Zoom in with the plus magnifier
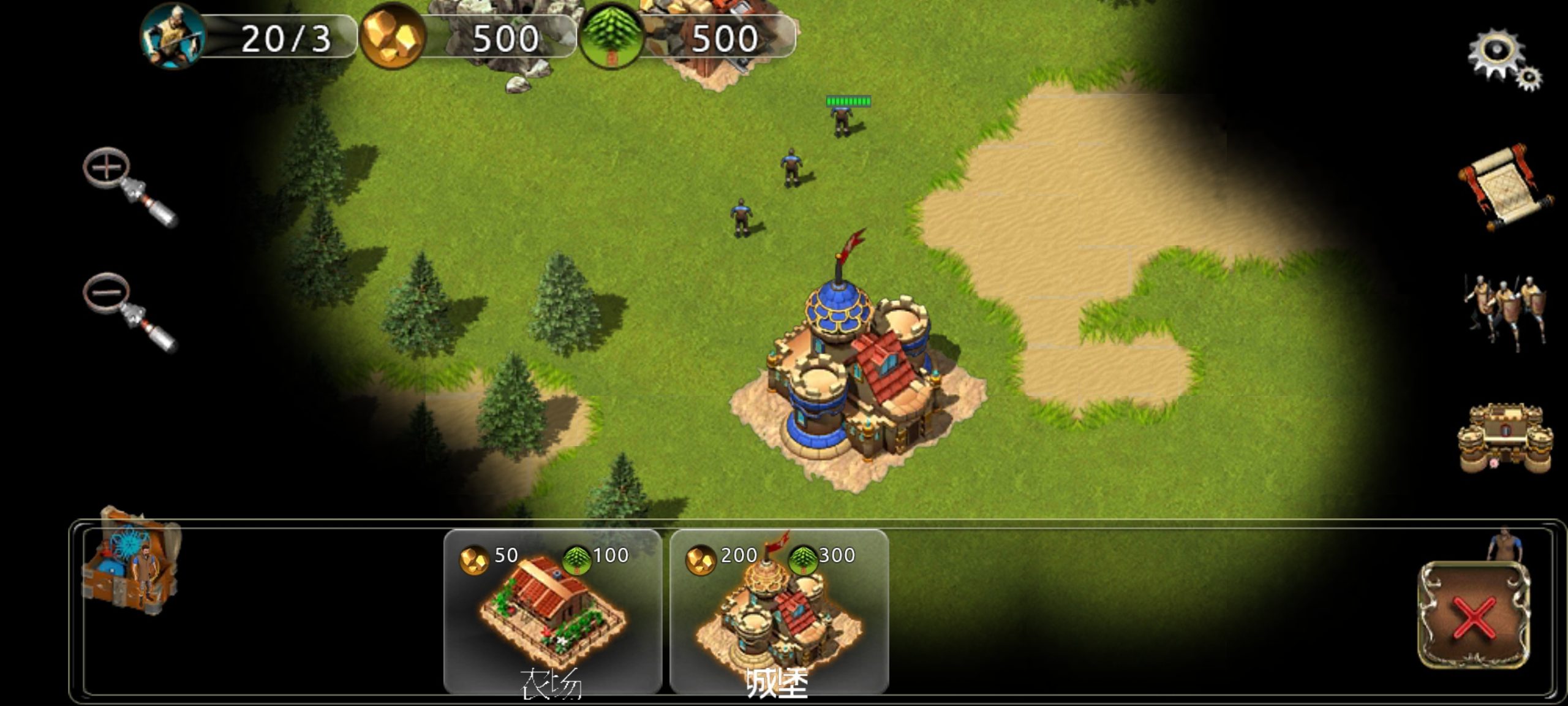Viewport: 1568px width, 706px height. [127, 185]
